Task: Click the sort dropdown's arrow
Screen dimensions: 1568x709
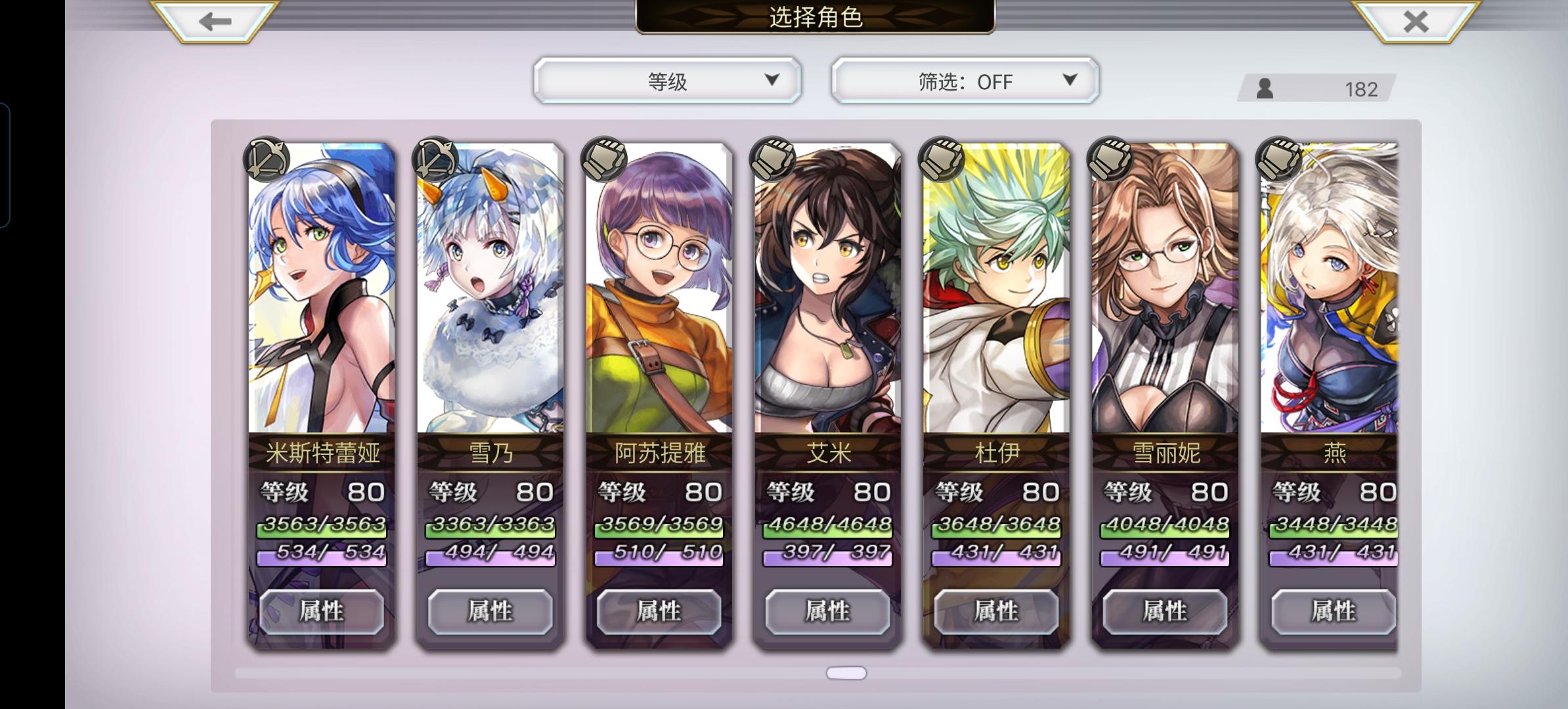Action: click(773, 81)
